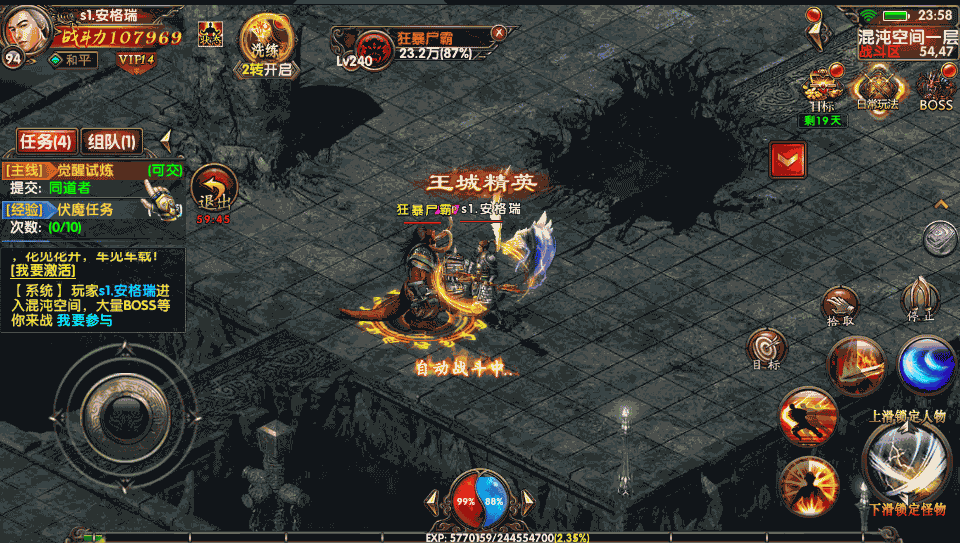Screen dimensions: 960x543
Task: Open the 任务 (quests) tab
Action: [x=46, y=141]
